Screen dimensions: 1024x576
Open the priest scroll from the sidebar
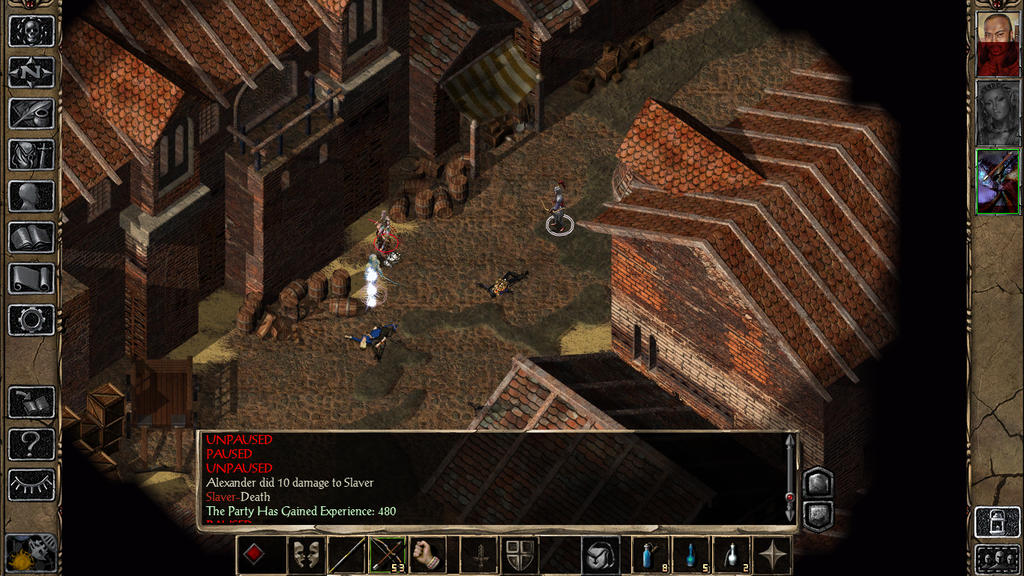click(31, 278)
